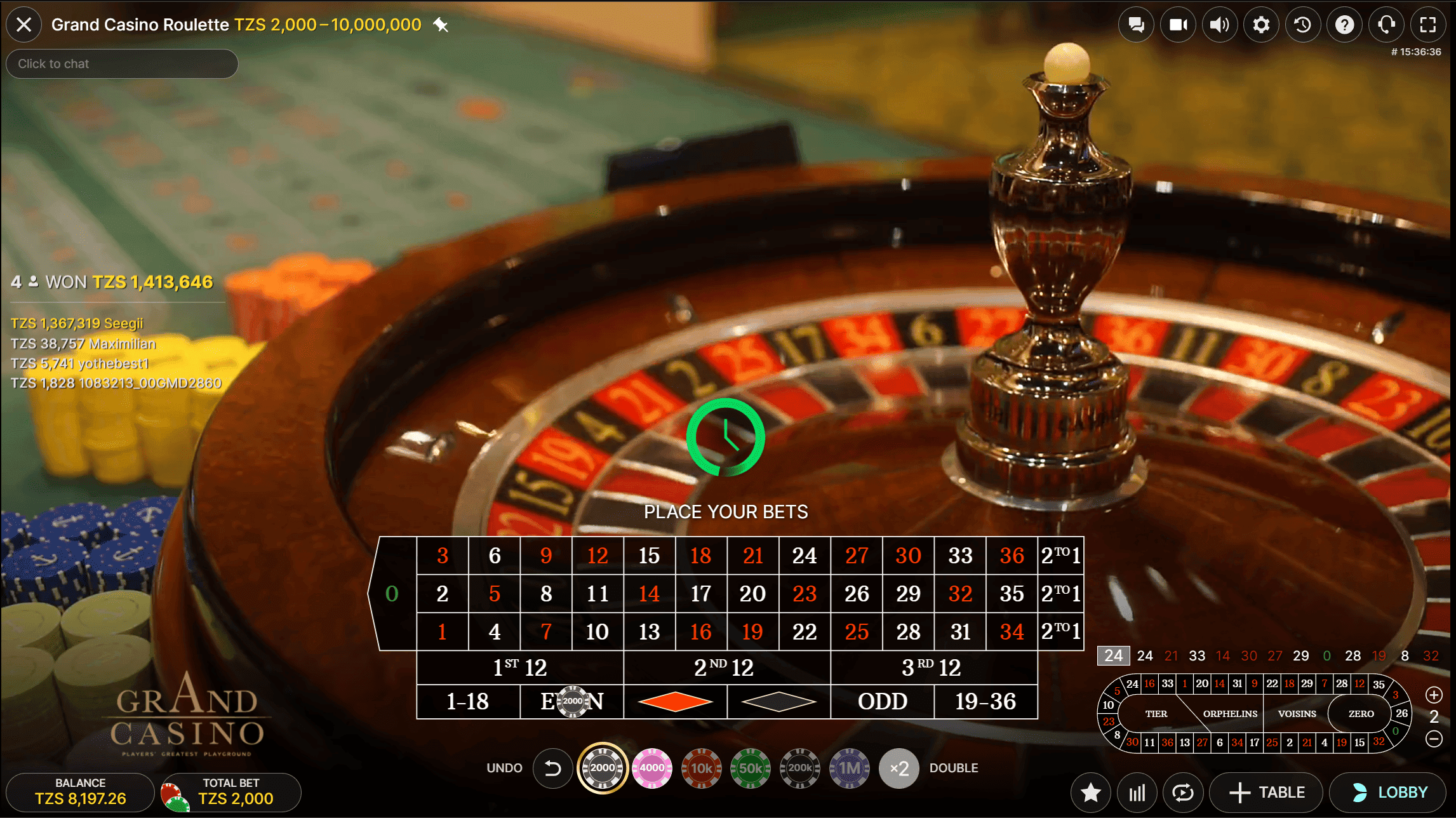The width and height of the screenshot is (1456, 818).
Task: Open a new TABLE
Action: pyautogui.click(x=1266, y=792)
